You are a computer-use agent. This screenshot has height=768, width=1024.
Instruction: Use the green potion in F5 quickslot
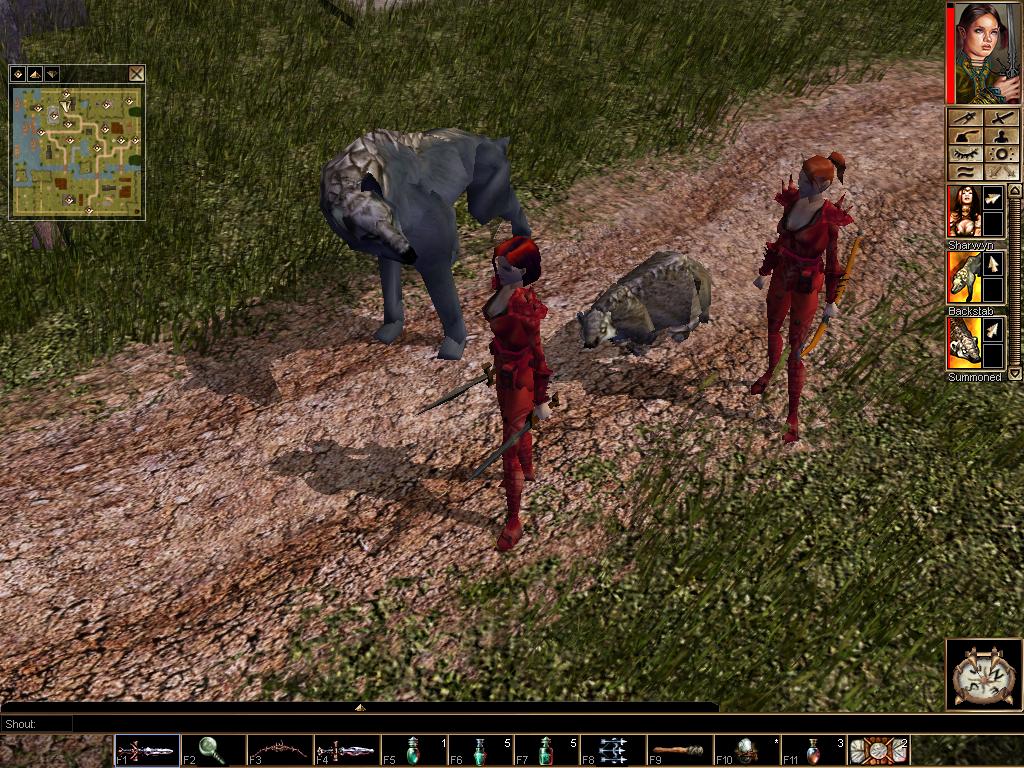414,750
